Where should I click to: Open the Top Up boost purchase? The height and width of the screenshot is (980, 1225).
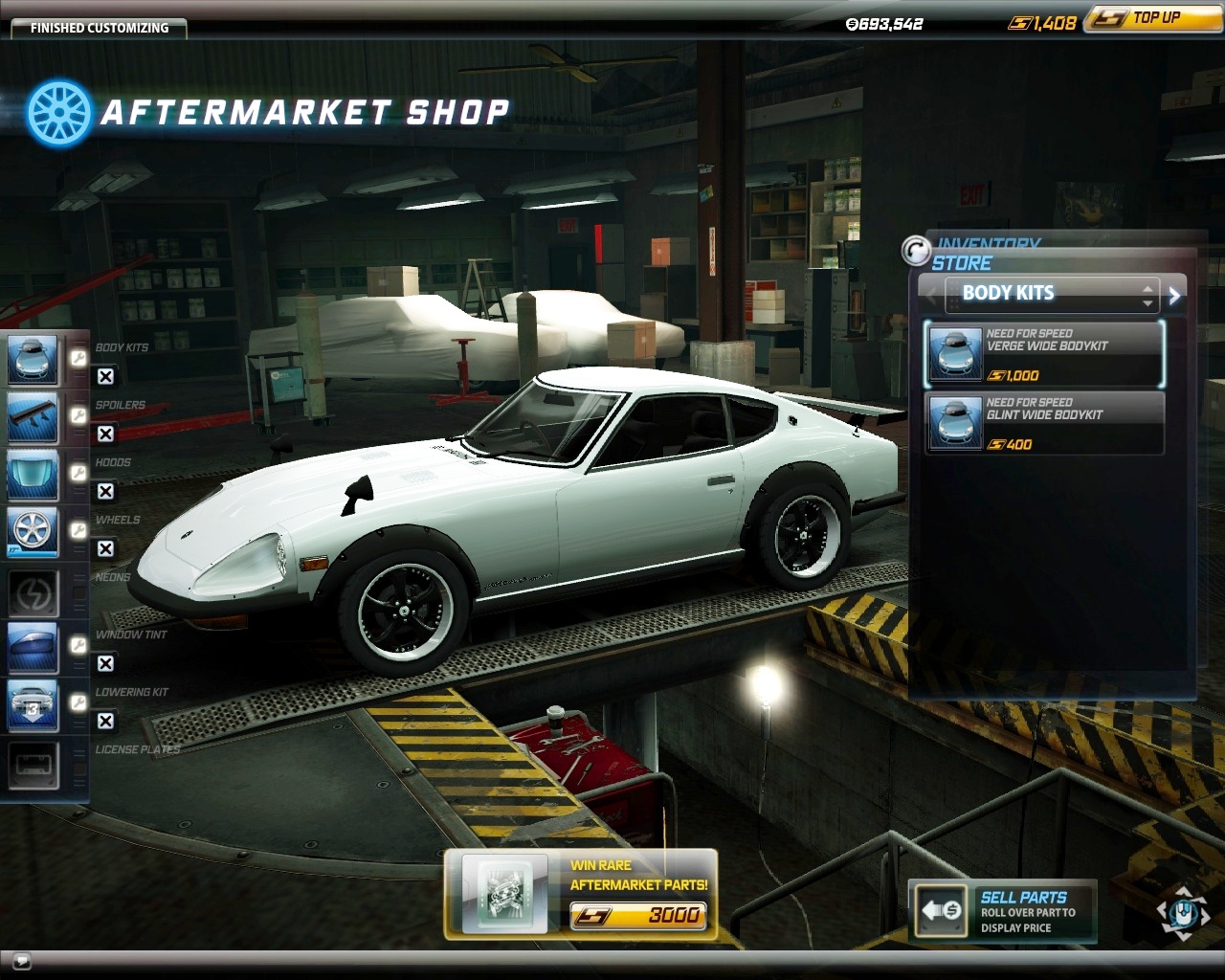click(1152, 18)
